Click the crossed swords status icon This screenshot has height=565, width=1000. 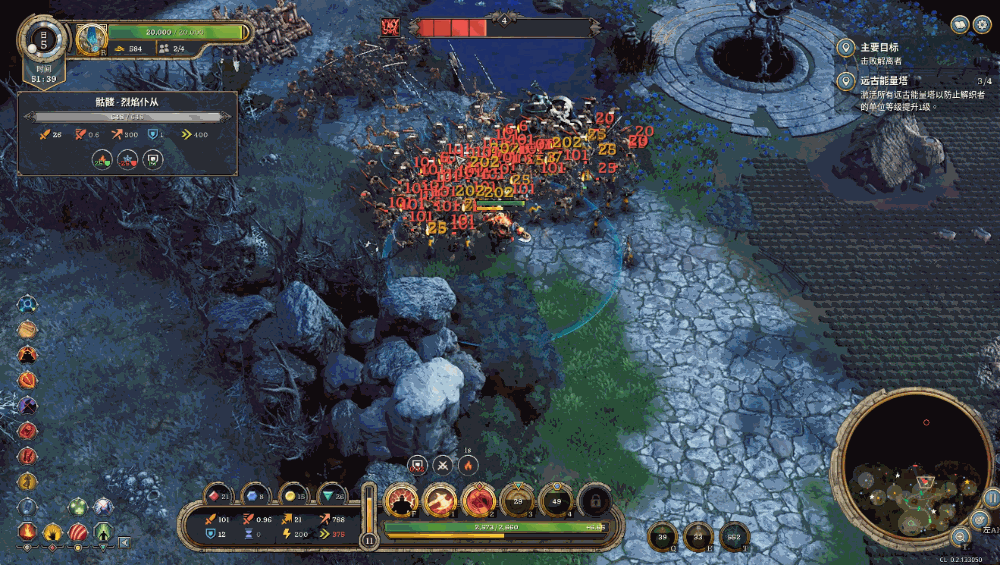point(442,465)
